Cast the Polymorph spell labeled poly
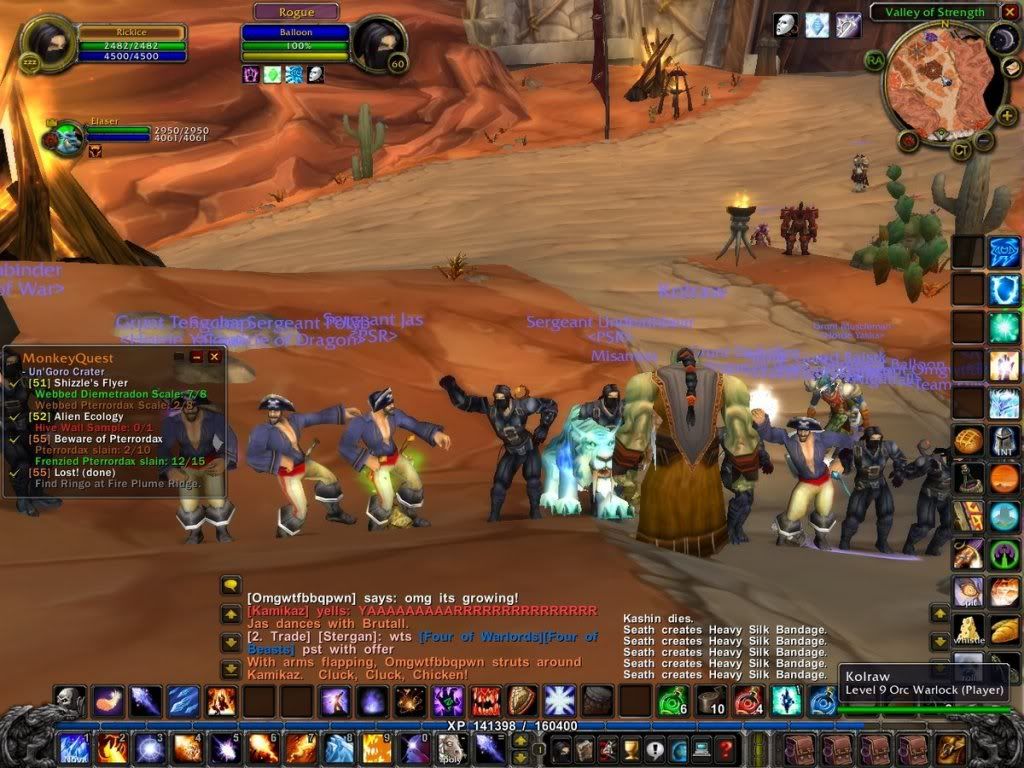The width and height of the screenshot is (1024, 768). pos(452,748)
